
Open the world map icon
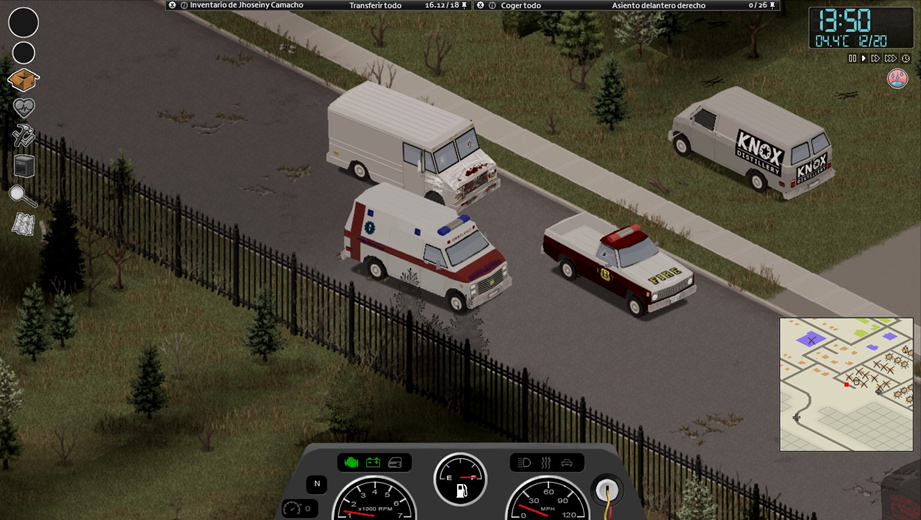click(23, 225)
